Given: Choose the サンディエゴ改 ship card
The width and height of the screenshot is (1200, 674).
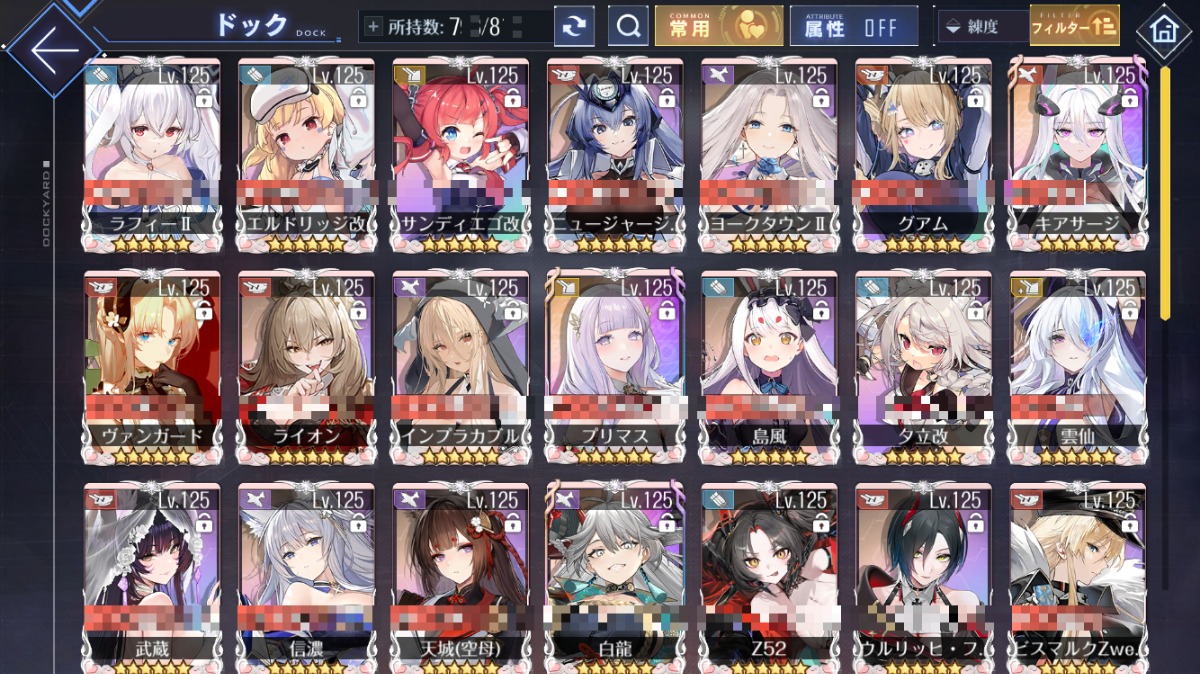Looking at the screenshot, I should click(460, 150).
